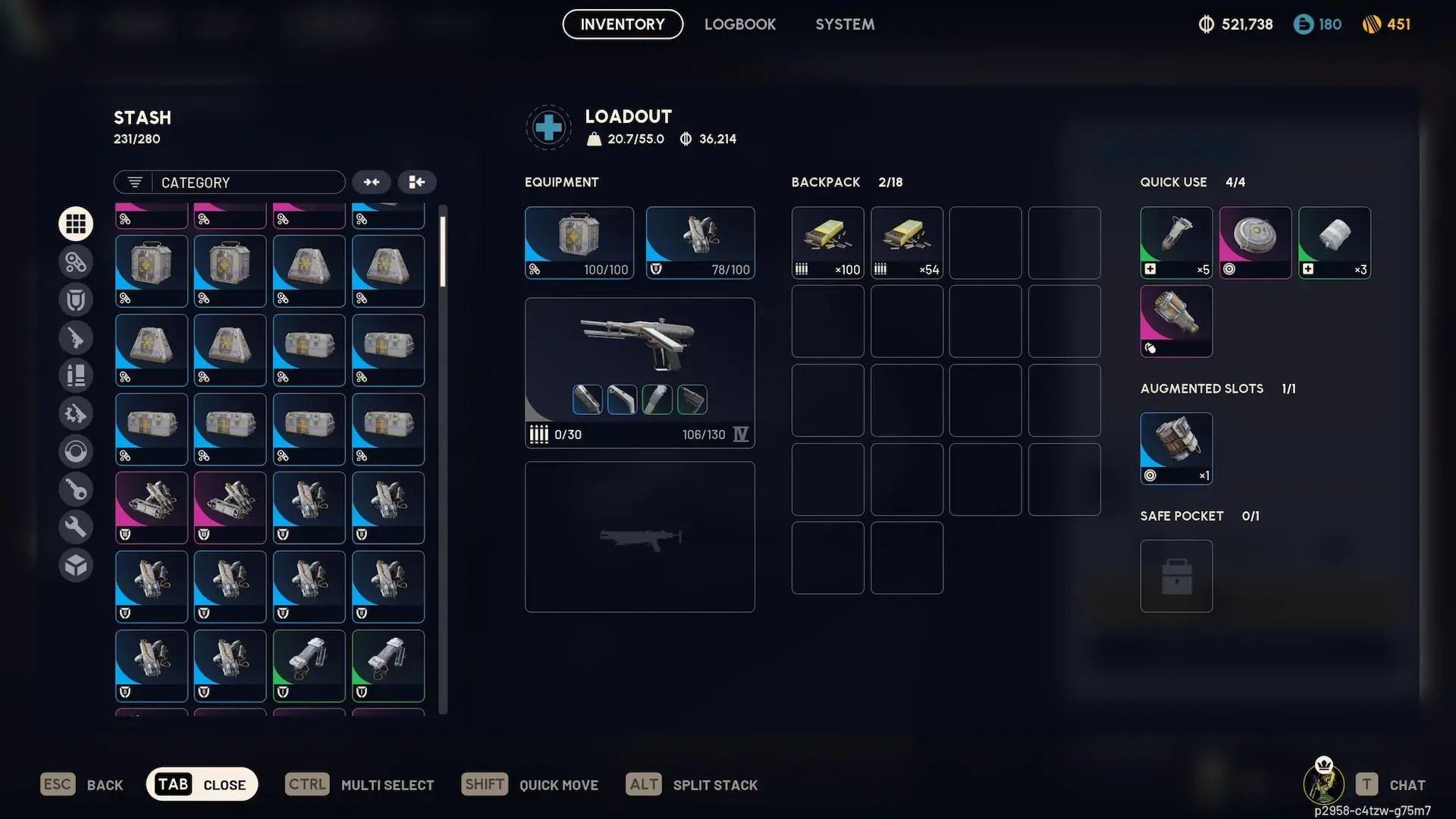Screen dimensions: 1456x819
Task: Open the augment gyroscope category filter
Action: pos(76,451)
